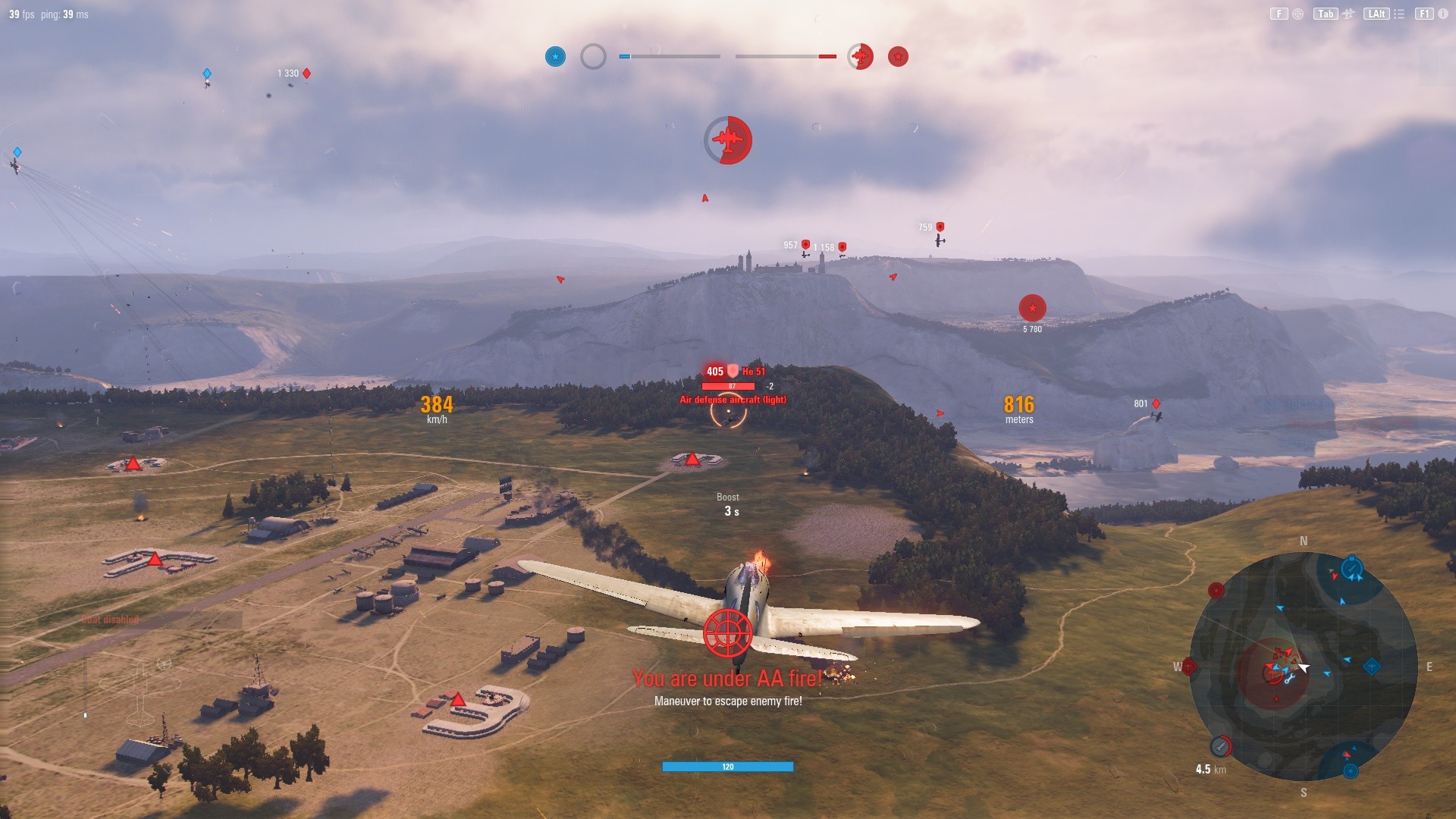Click the blue boost gauge at screen bottom
This screenshot has width=1456, height=819.
[x=726, y=766]
